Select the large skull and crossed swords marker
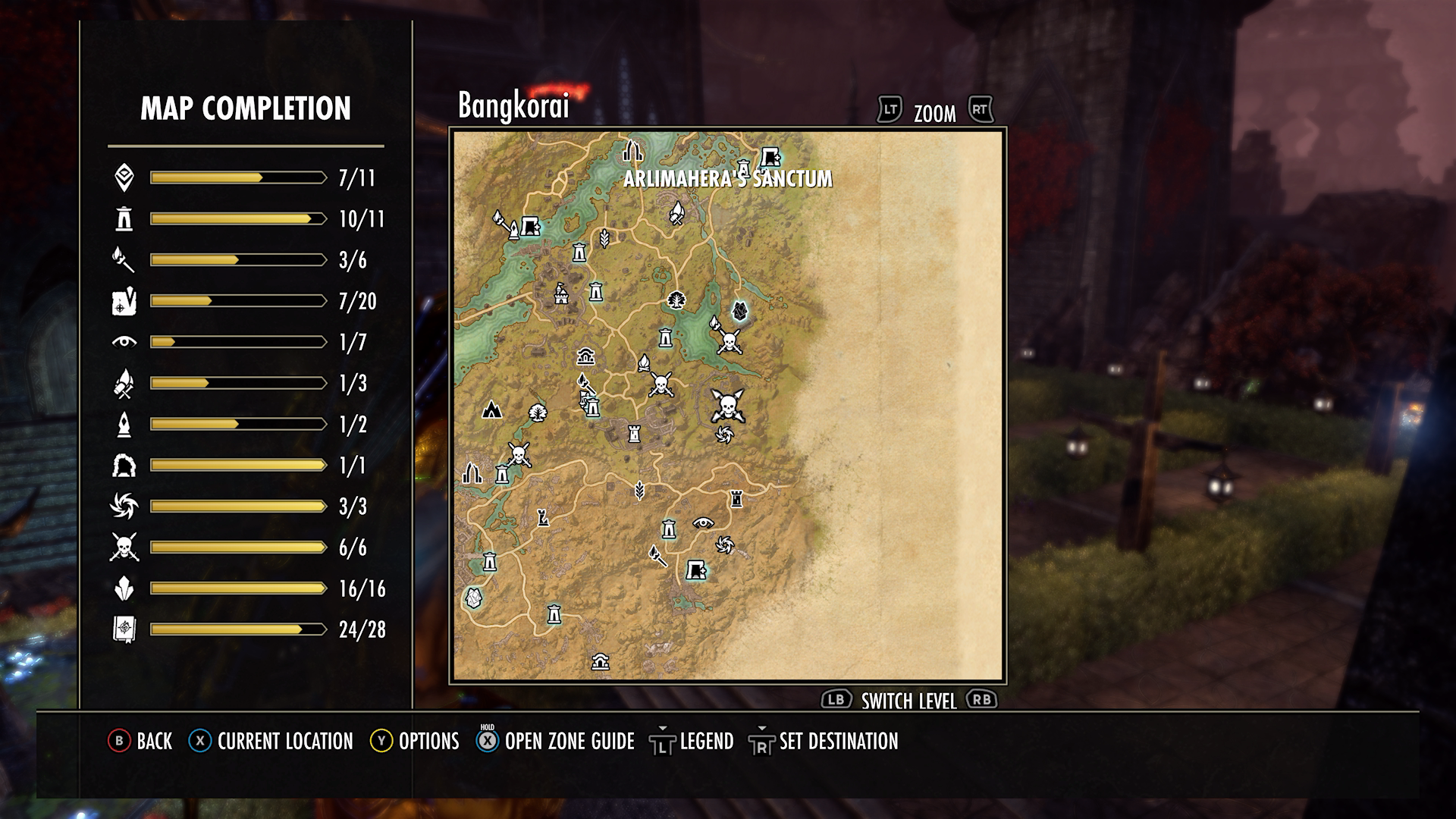 pyautogui.click(x=727, y=406)
